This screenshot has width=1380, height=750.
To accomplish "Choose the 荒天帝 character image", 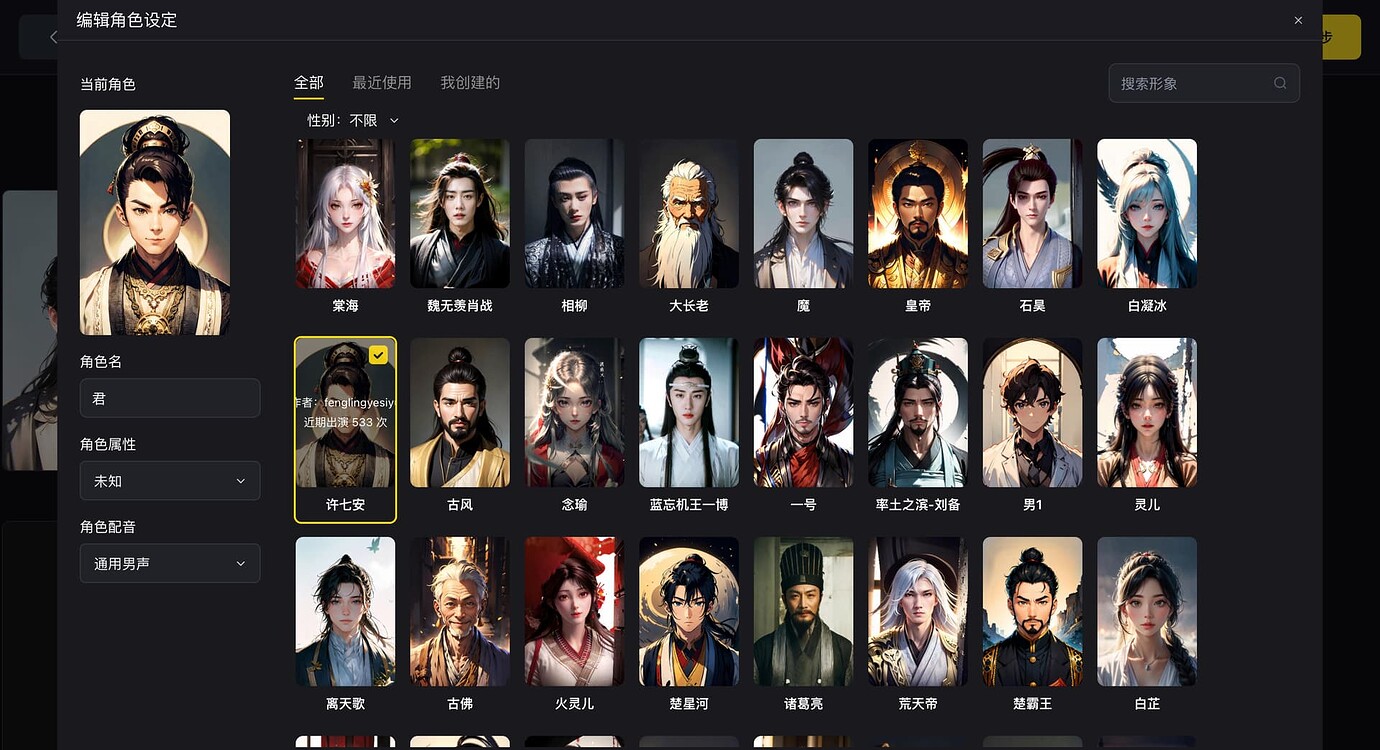I will point(917,611).
